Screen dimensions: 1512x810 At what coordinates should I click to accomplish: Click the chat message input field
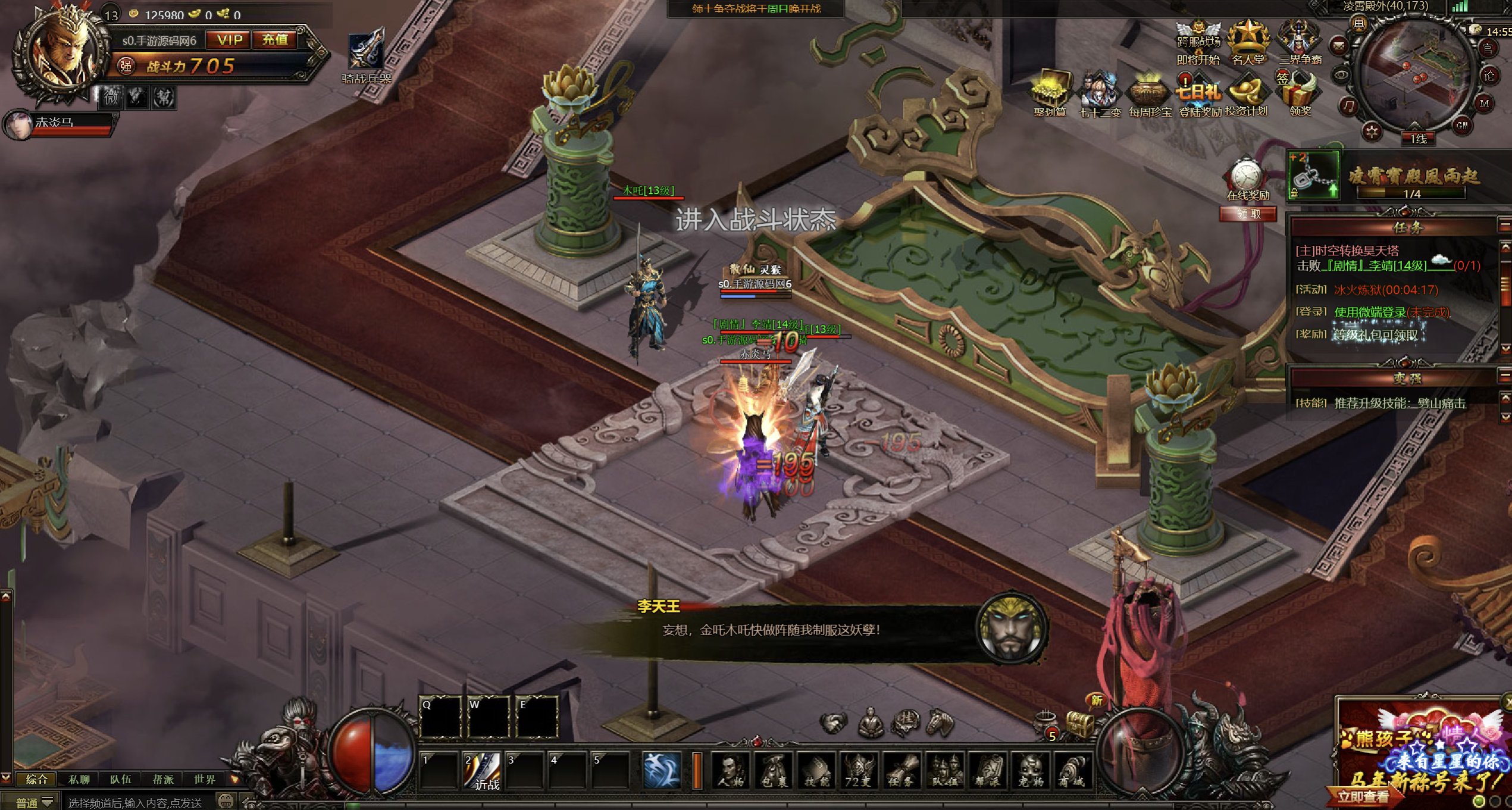[x=137, y=803]
